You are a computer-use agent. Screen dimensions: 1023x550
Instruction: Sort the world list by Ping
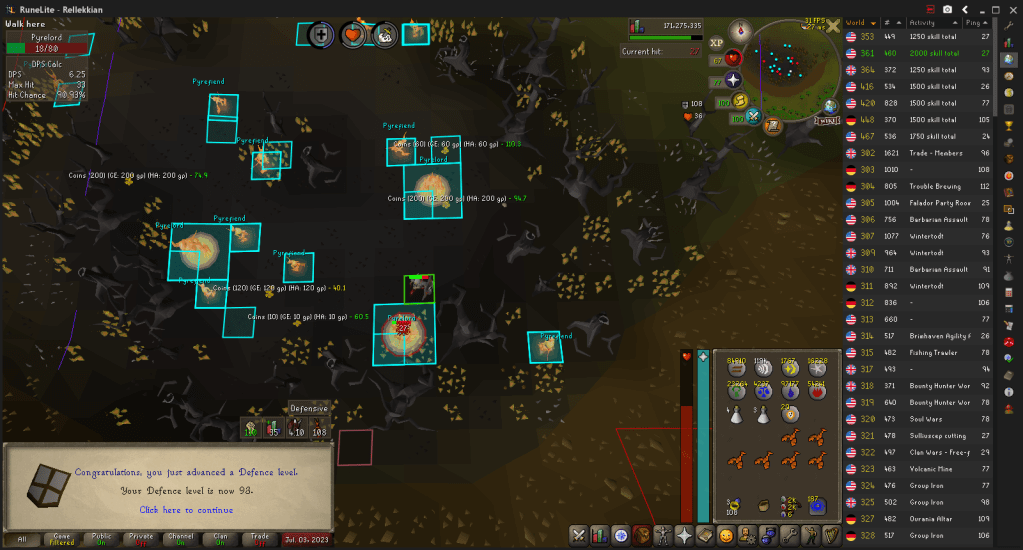[x=980, y=22]
